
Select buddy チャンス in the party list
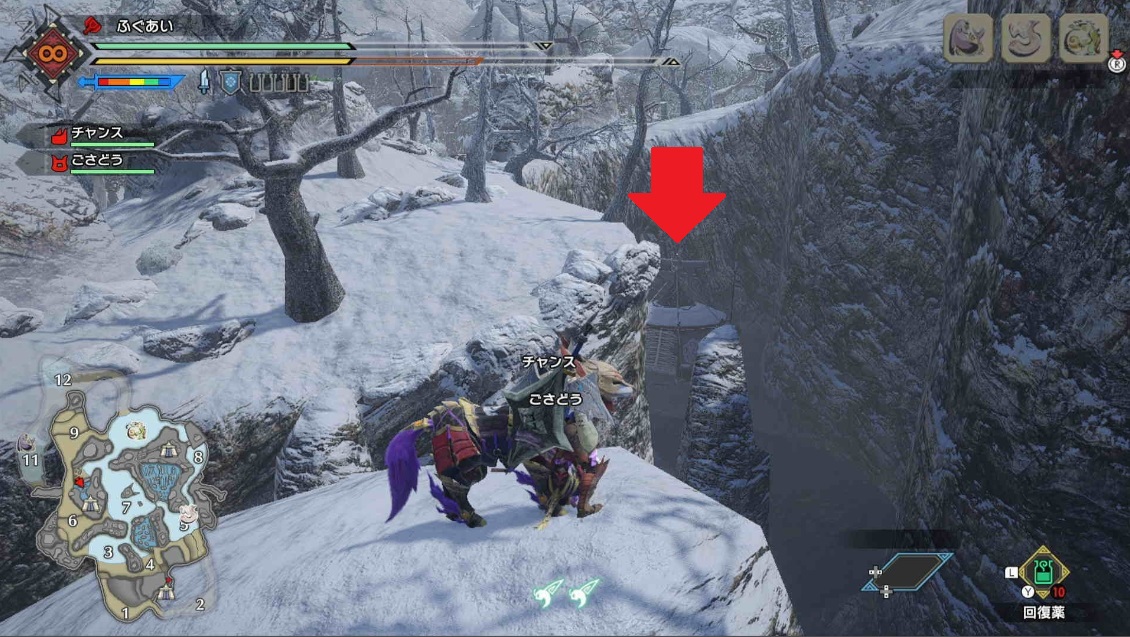click(x=97, y=134)
